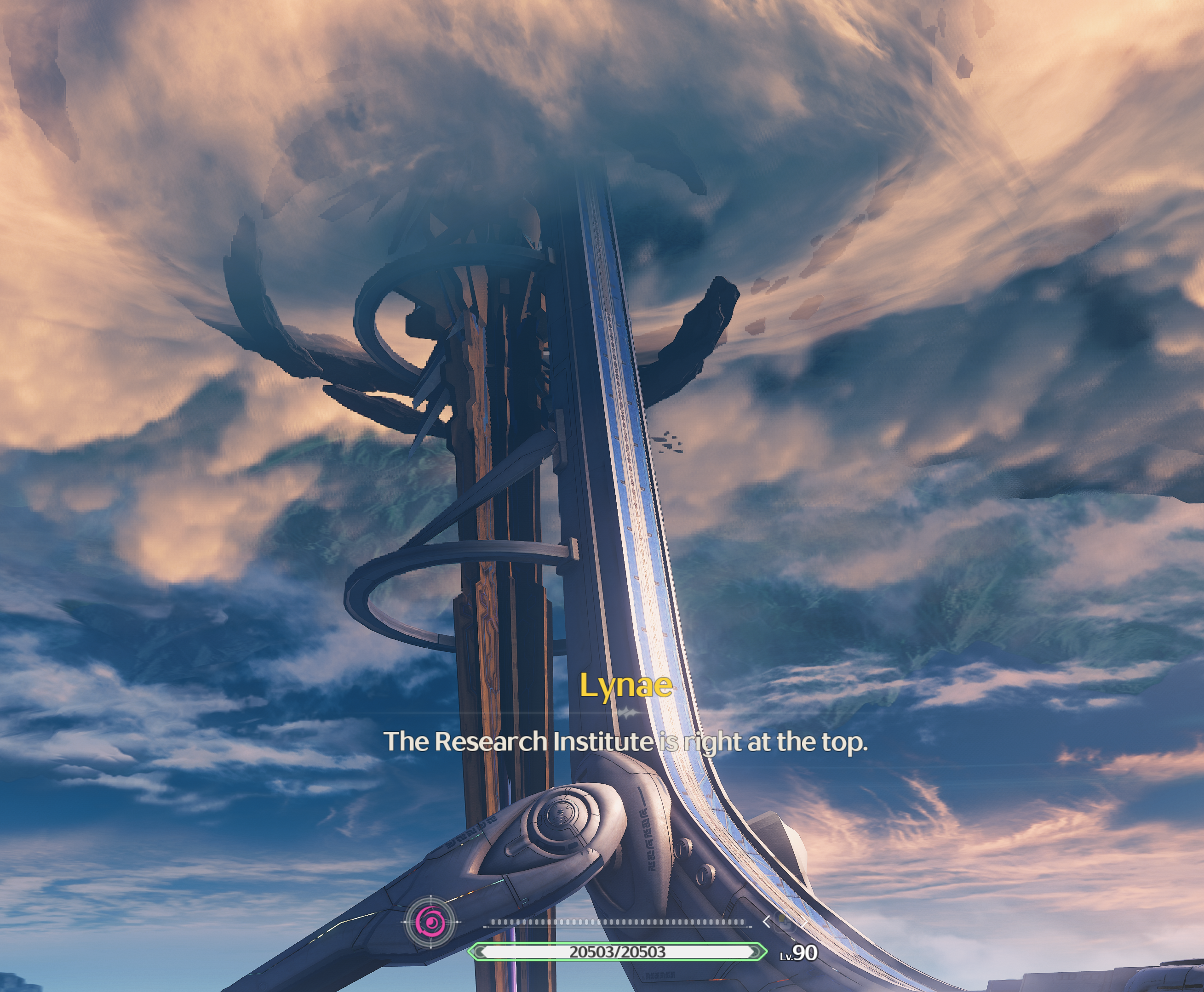1204x992 pixels.
Task: Click the left arrow beside the item slot
Action: pyautogui.click(x=766, y=921)
